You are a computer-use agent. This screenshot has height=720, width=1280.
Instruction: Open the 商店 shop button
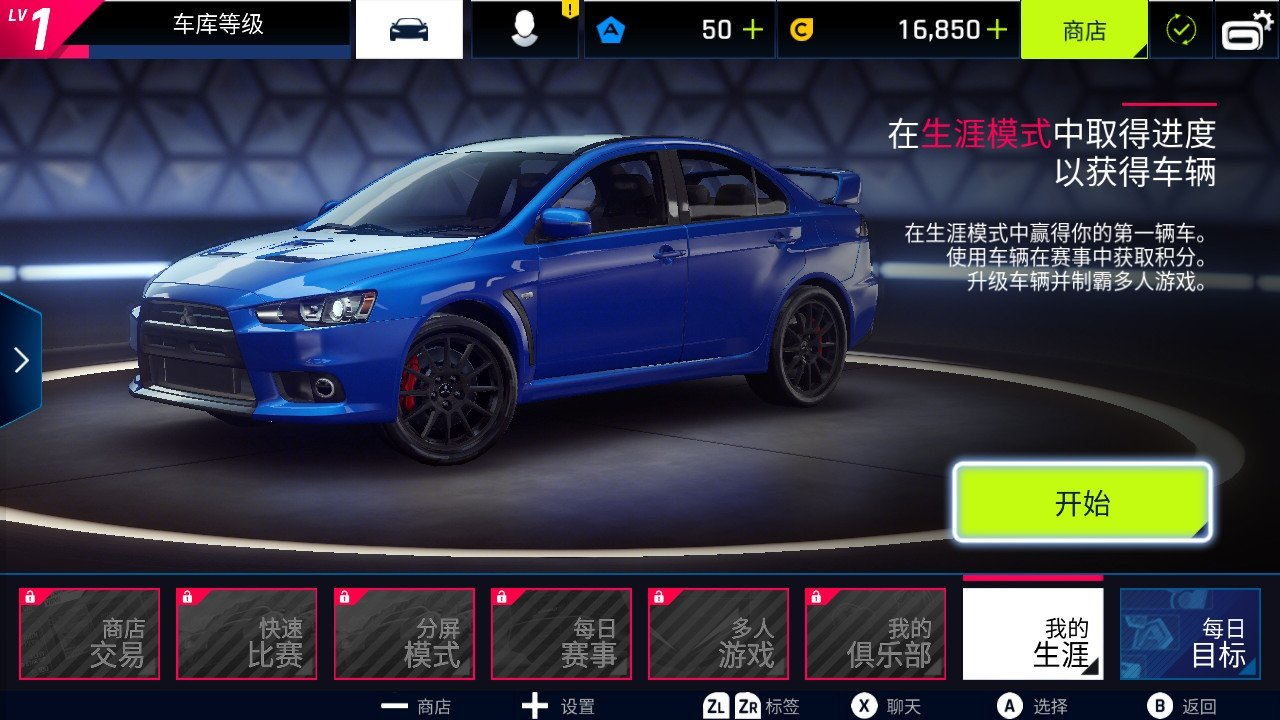tap(1084, 30)
